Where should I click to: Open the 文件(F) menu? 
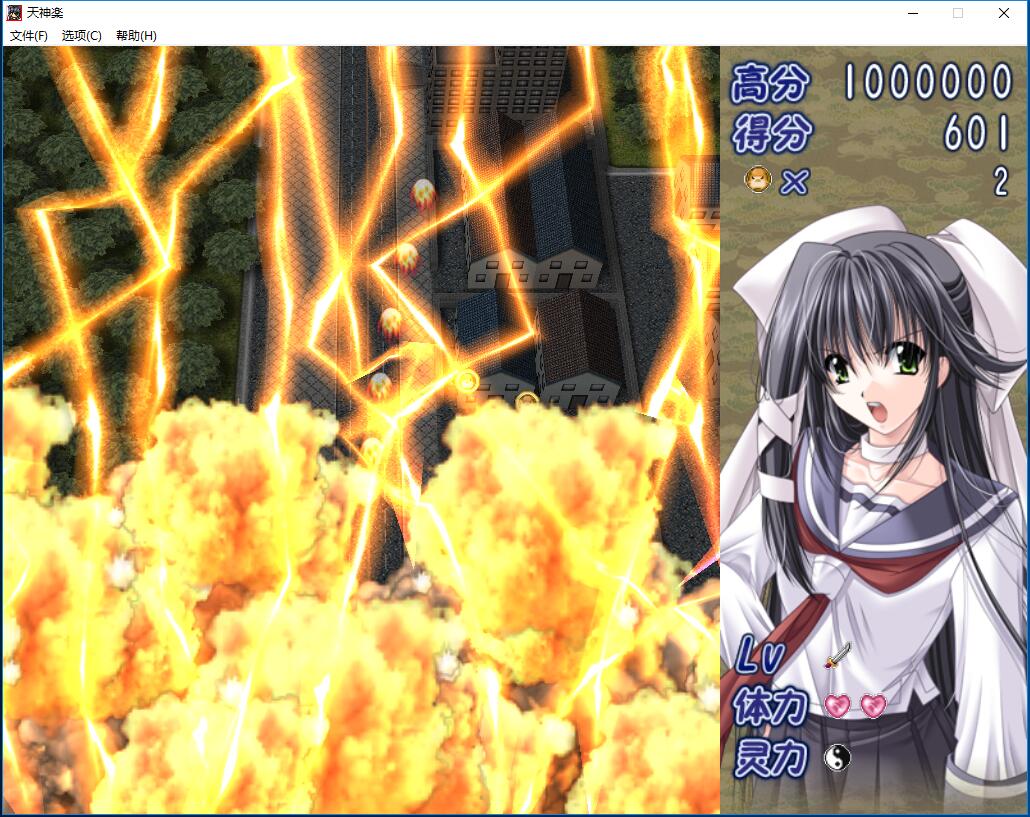[29, 36]
